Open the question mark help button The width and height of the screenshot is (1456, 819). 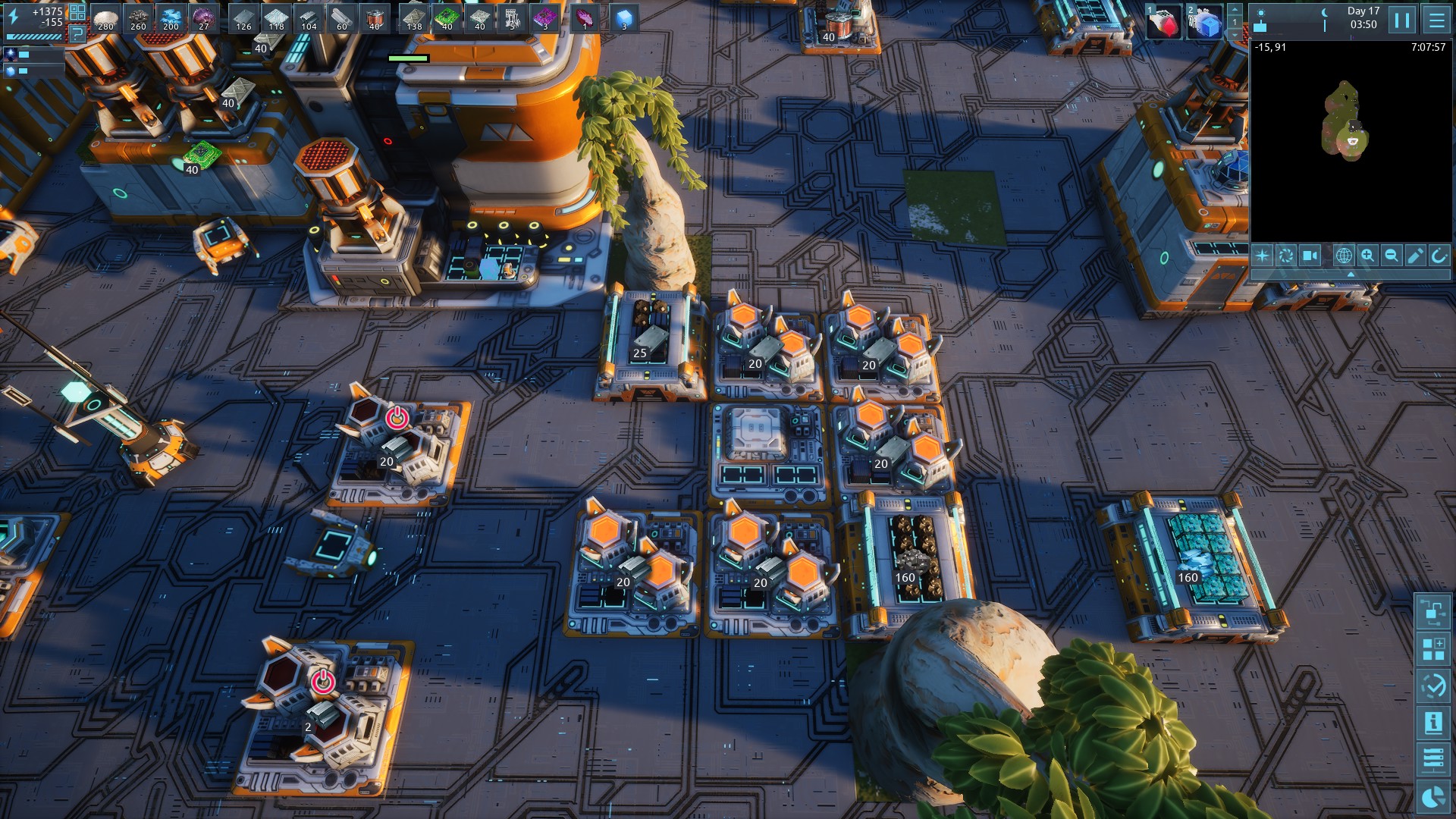tap(77, 33)
